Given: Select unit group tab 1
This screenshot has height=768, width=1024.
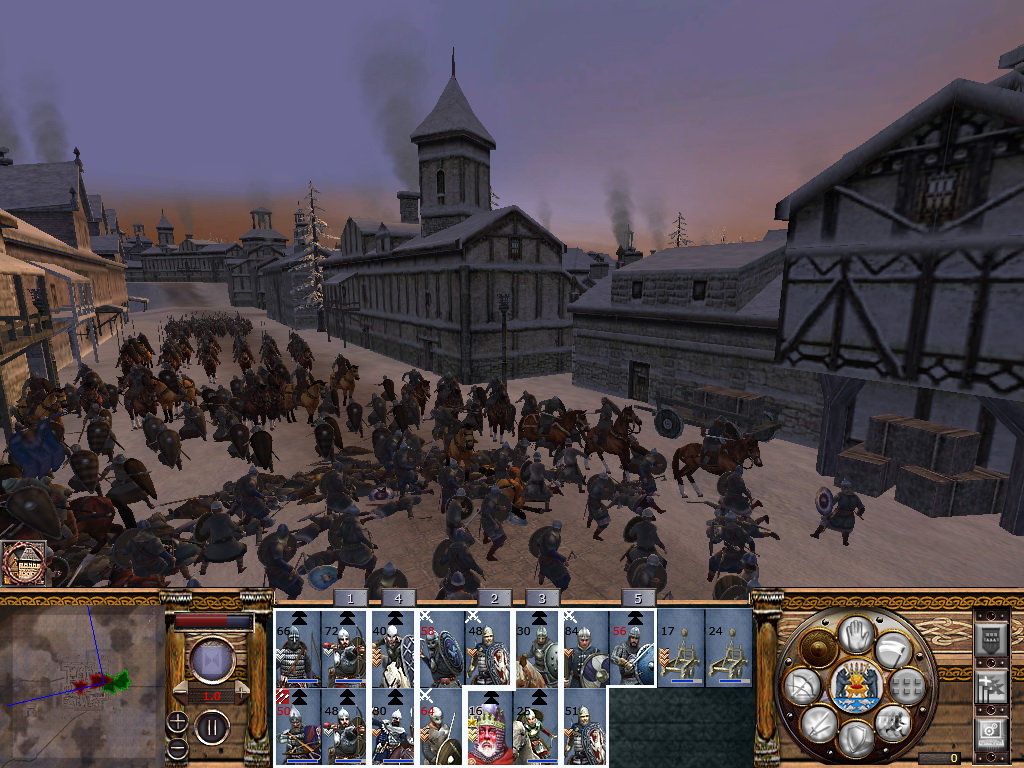Looking at the screenshot, I should (350, 598).
